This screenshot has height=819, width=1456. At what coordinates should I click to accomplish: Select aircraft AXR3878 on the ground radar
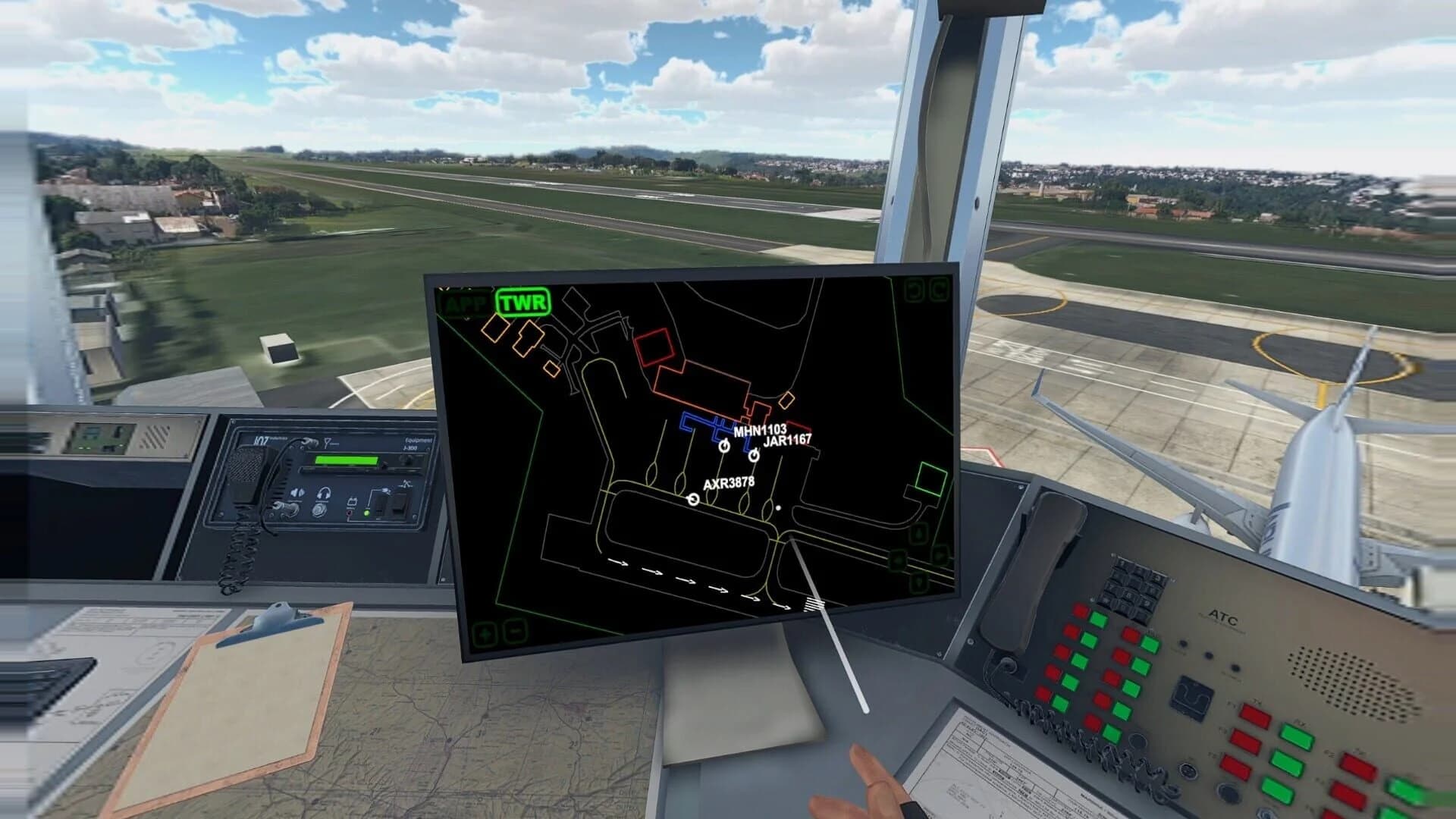click(x=692, y=498)
